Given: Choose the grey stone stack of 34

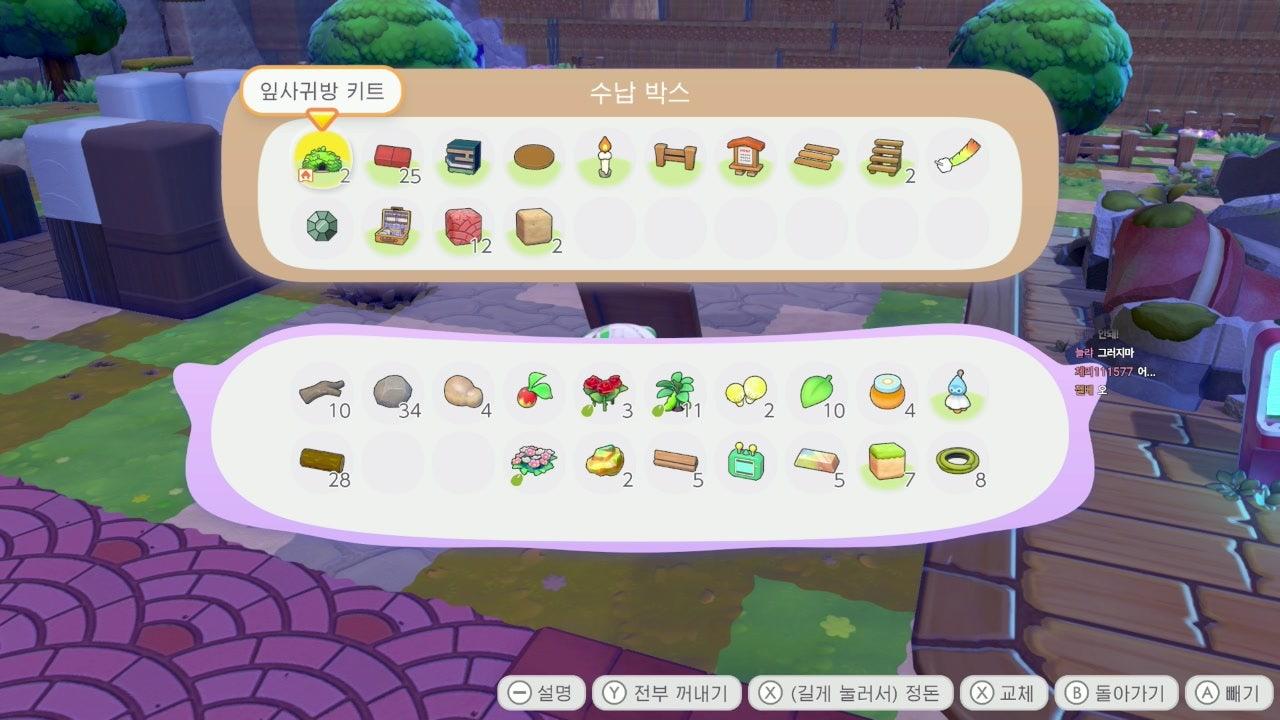Looking at the screenshot, I should pyautogui.click(x=393, y=392).
